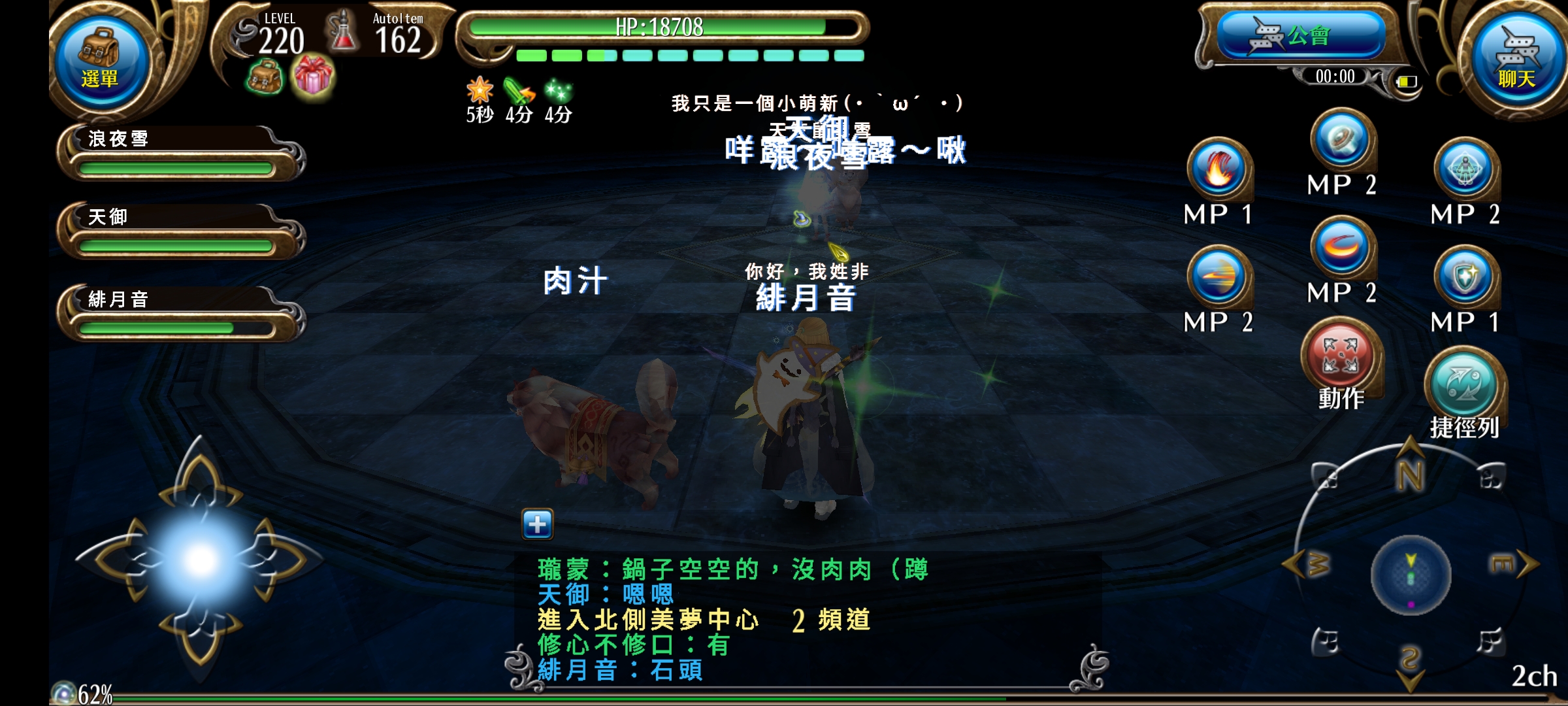Activate the fire skill costing MP 1

coord(1218,169)
